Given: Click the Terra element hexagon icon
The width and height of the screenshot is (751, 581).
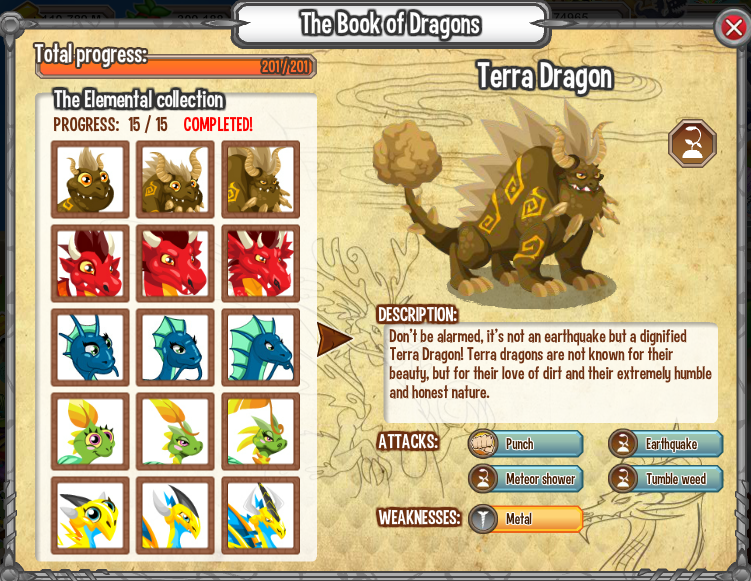Looking at the screenshot, I should coord(692,143).
